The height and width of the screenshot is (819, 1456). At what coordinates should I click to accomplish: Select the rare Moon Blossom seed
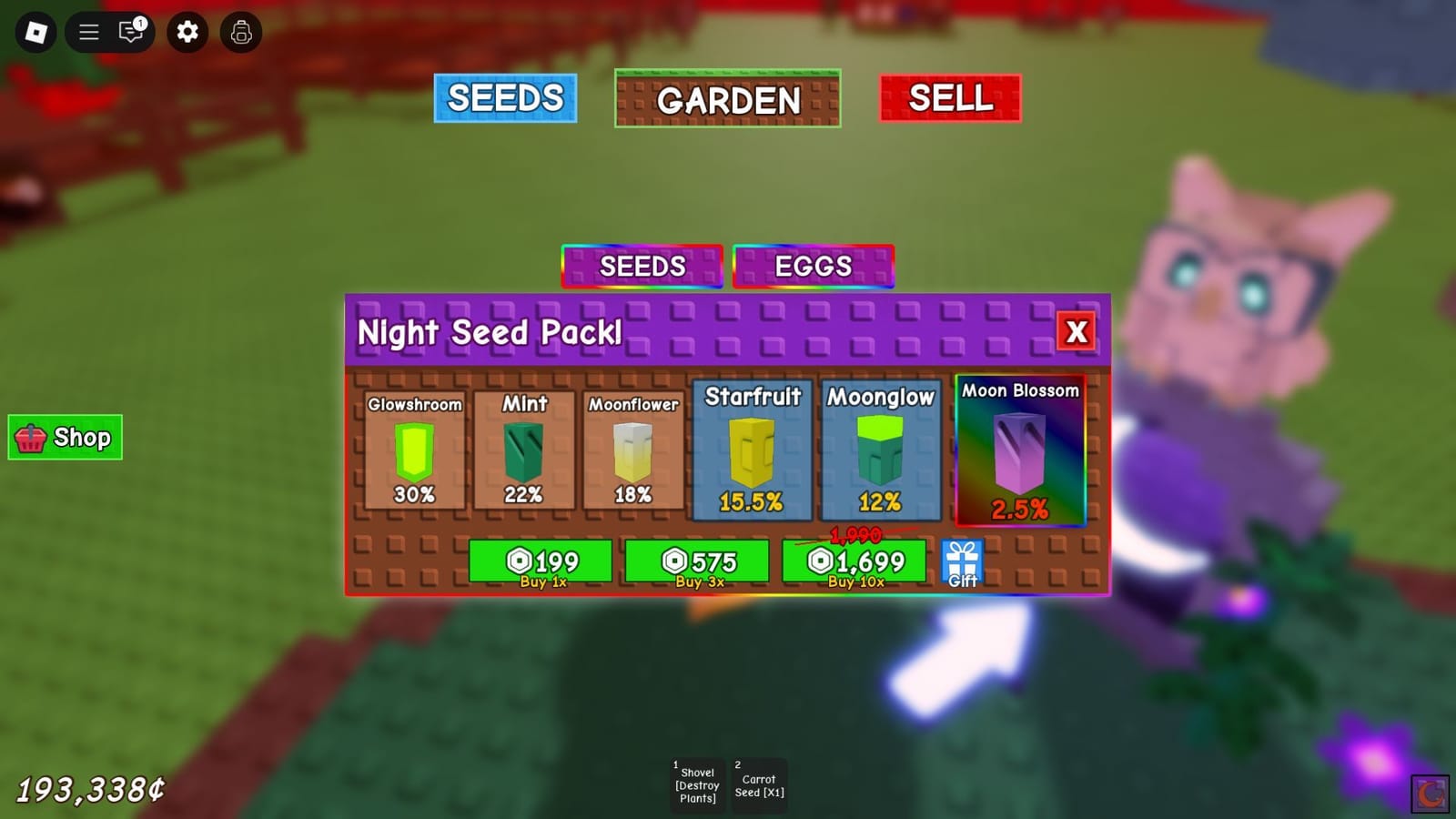[x=1019, y=452]
